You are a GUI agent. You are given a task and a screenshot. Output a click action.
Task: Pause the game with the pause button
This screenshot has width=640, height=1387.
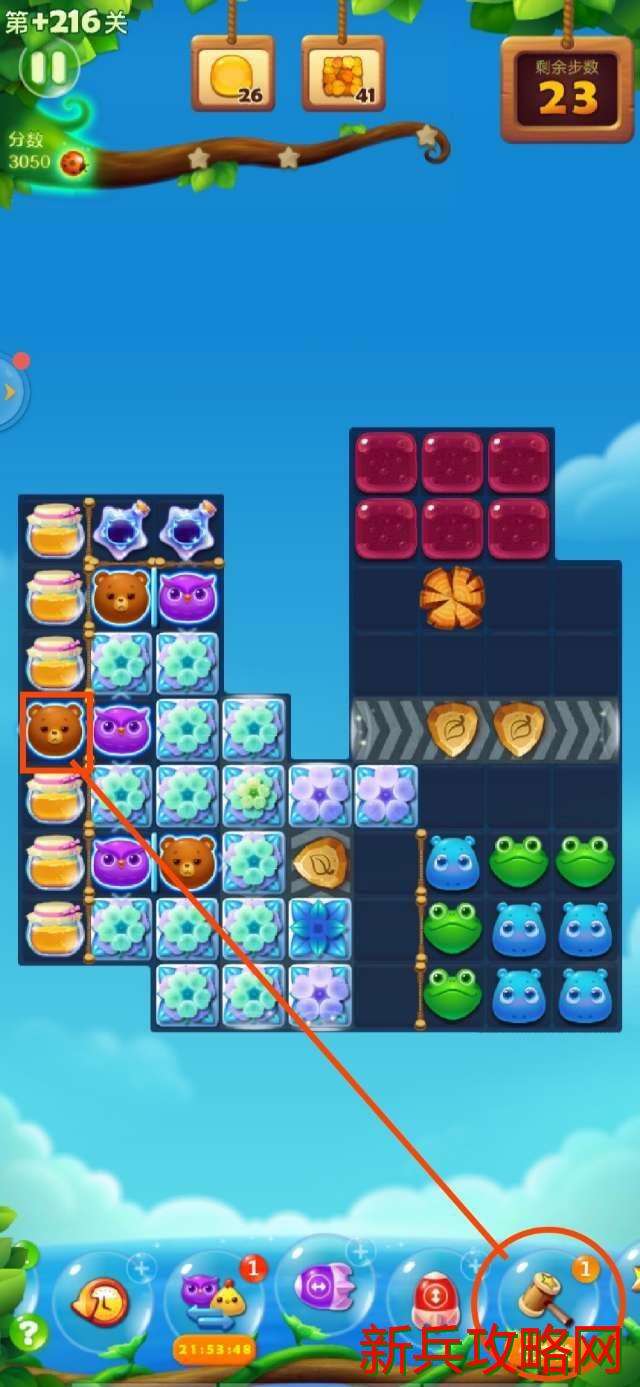coord(48,67)
